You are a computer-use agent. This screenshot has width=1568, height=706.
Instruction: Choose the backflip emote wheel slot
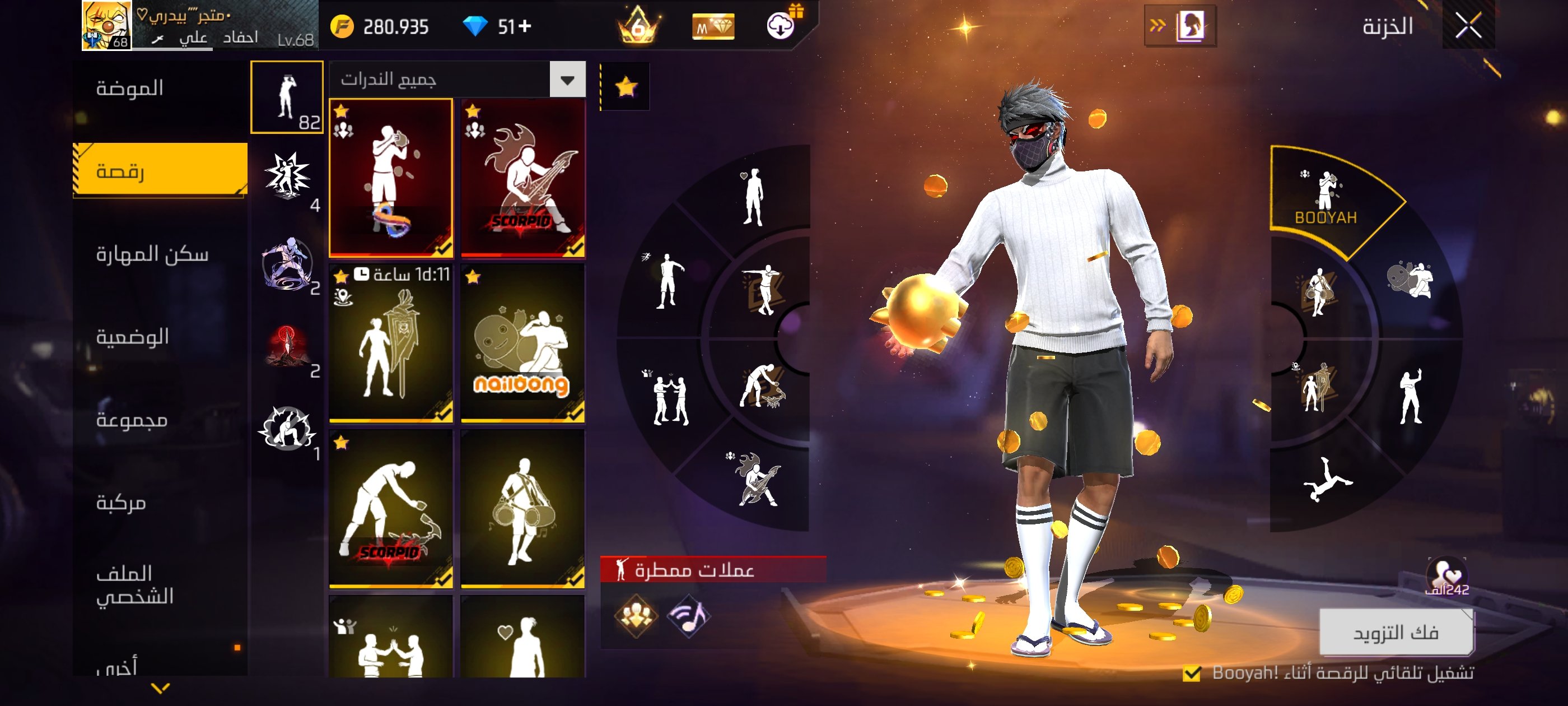[1327, 480]
